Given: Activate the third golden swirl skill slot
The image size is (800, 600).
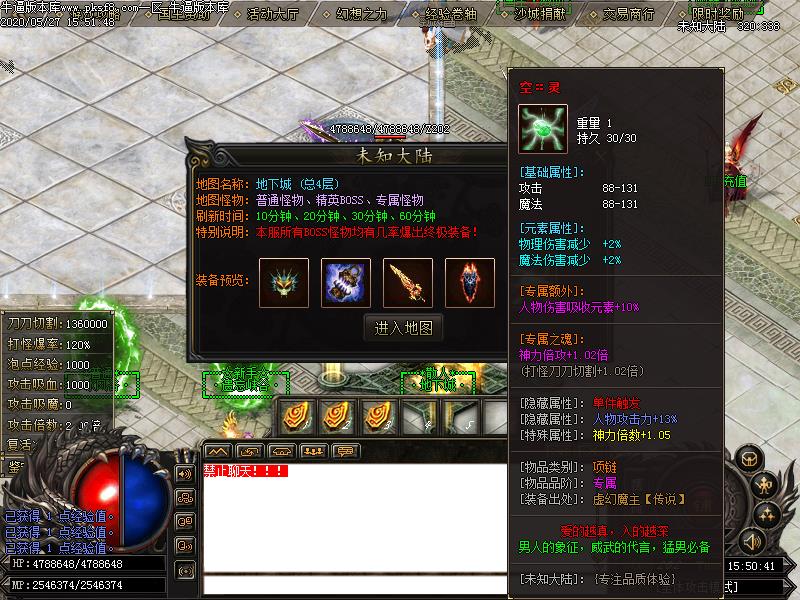Looking at the screenshot, I should point(377,416).
